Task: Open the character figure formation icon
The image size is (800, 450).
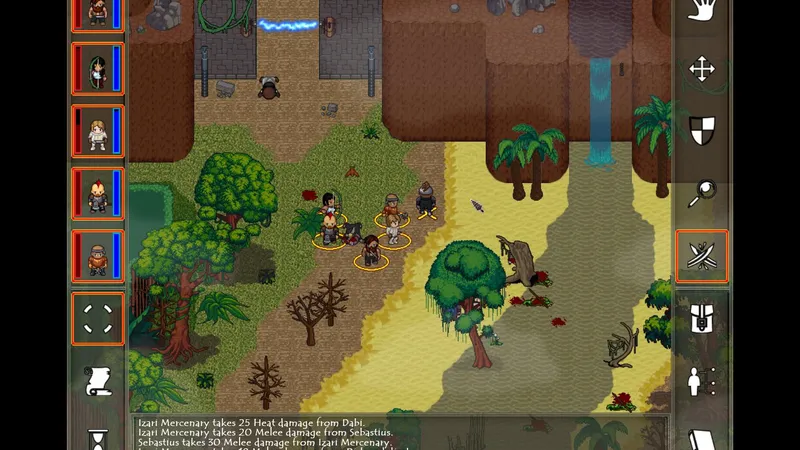Action: [x=702, y=381]
